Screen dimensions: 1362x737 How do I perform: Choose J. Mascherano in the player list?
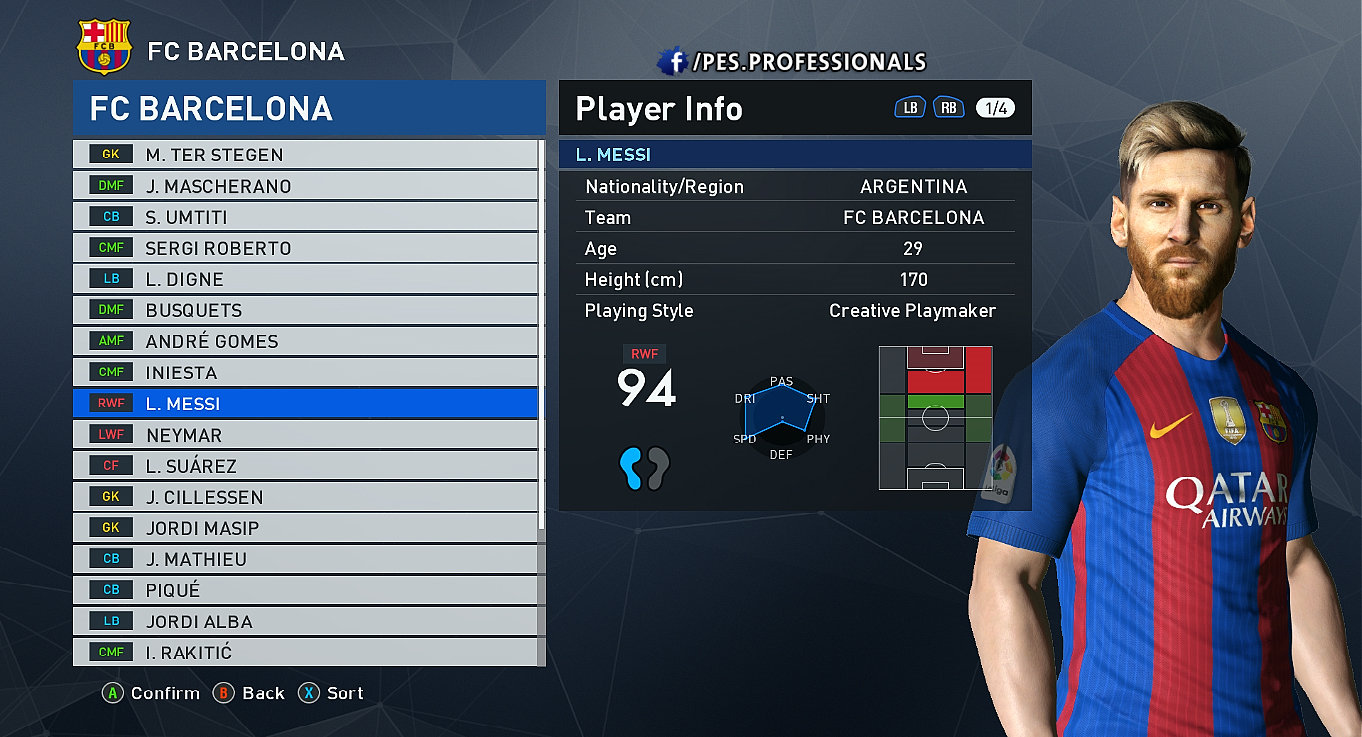pyautogui.click(x=305, y=186)
